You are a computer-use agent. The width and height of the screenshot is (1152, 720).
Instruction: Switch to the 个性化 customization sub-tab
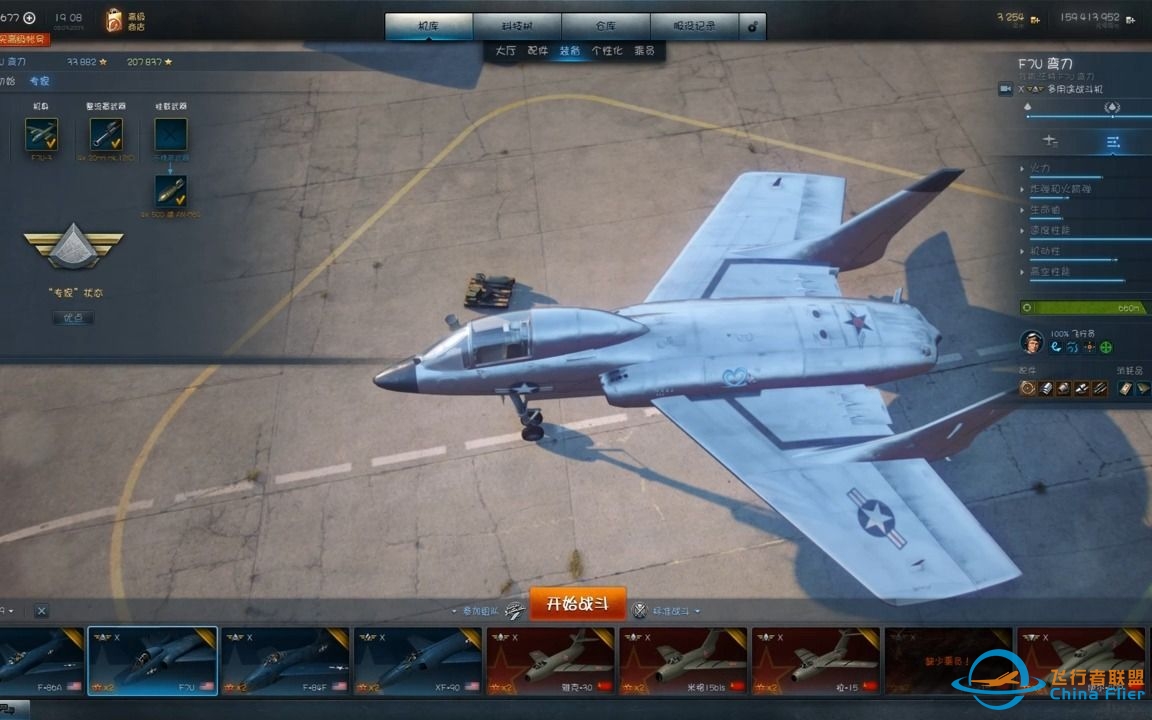(607, 50)
